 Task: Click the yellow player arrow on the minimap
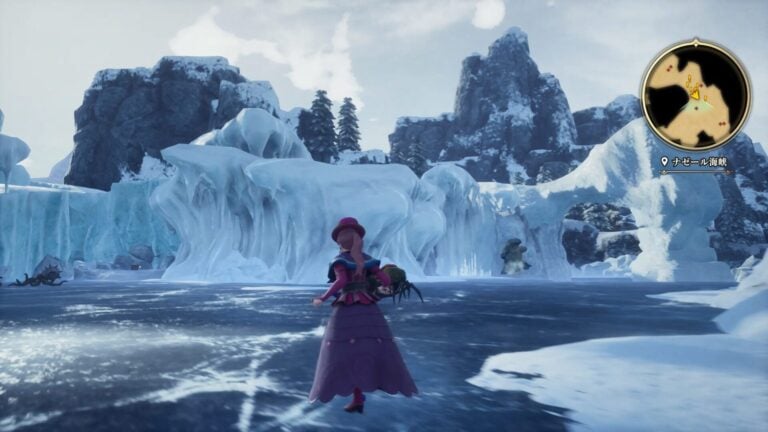pos(694,93)
